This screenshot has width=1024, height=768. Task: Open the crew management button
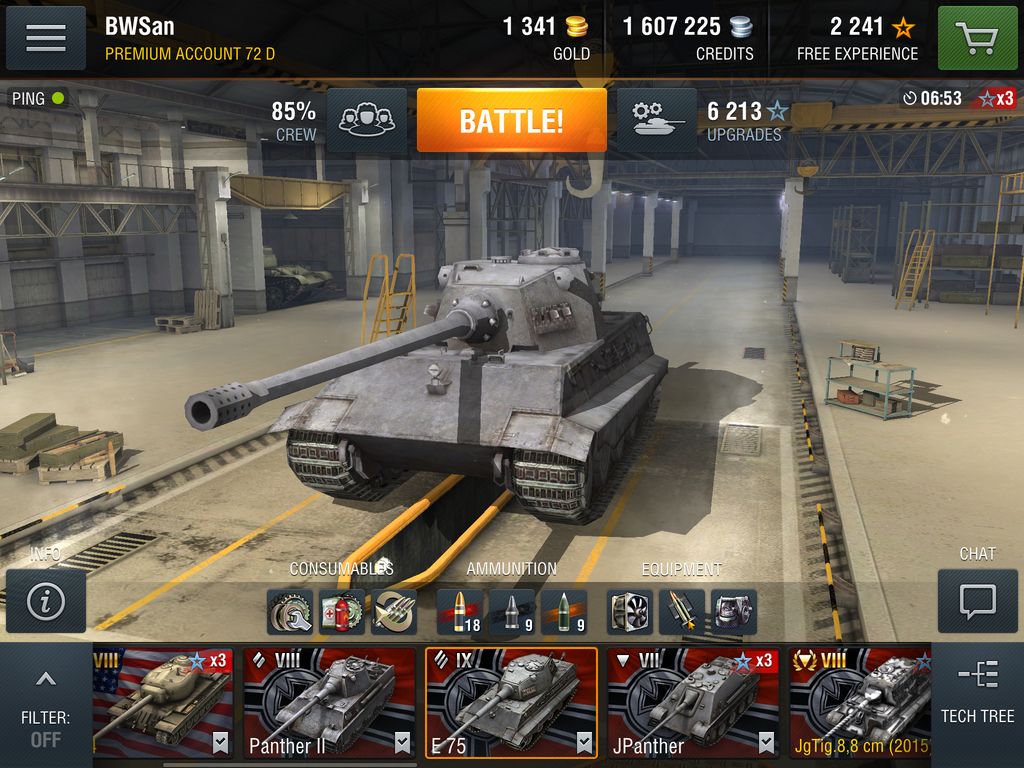coord(366,120)
